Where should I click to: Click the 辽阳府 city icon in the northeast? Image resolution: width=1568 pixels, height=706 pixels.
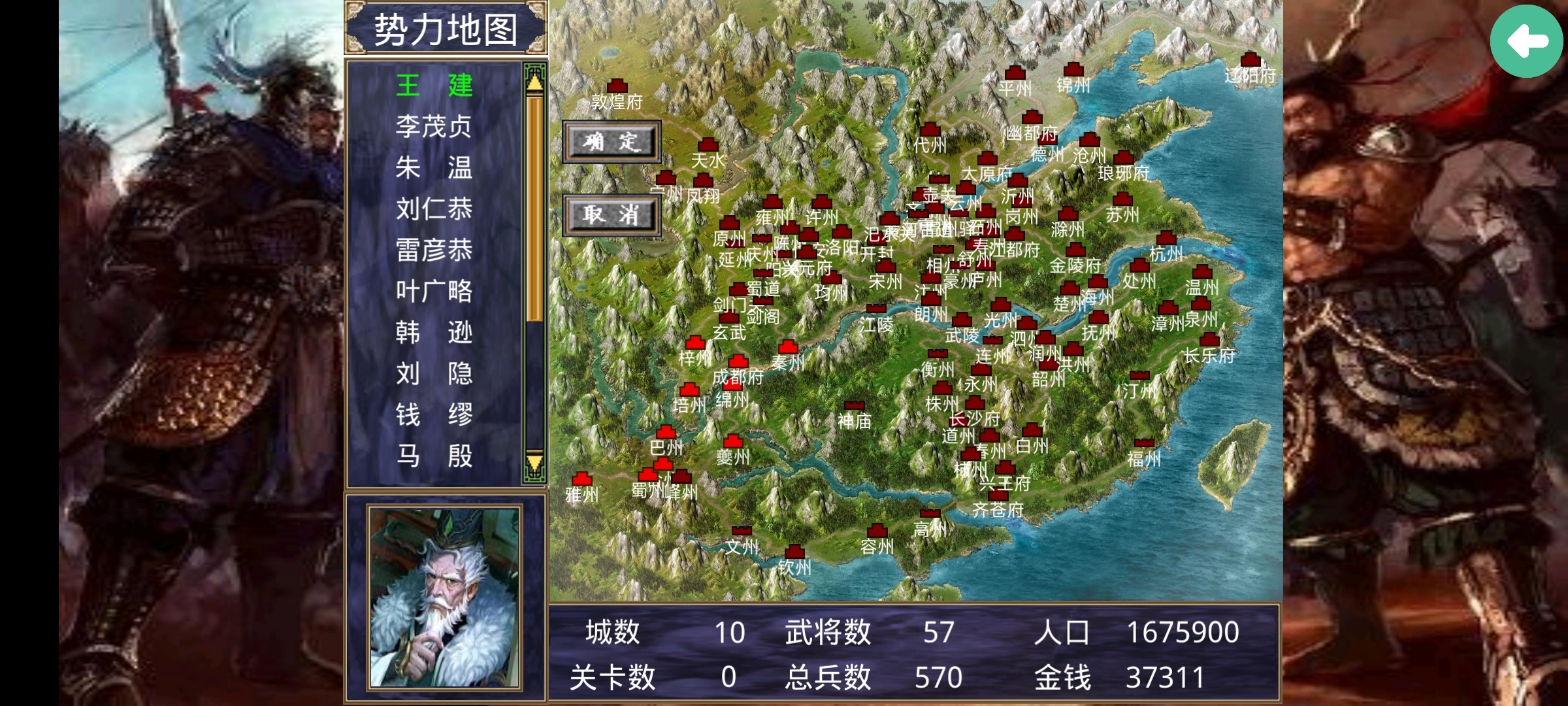(x=1252, y=58)
